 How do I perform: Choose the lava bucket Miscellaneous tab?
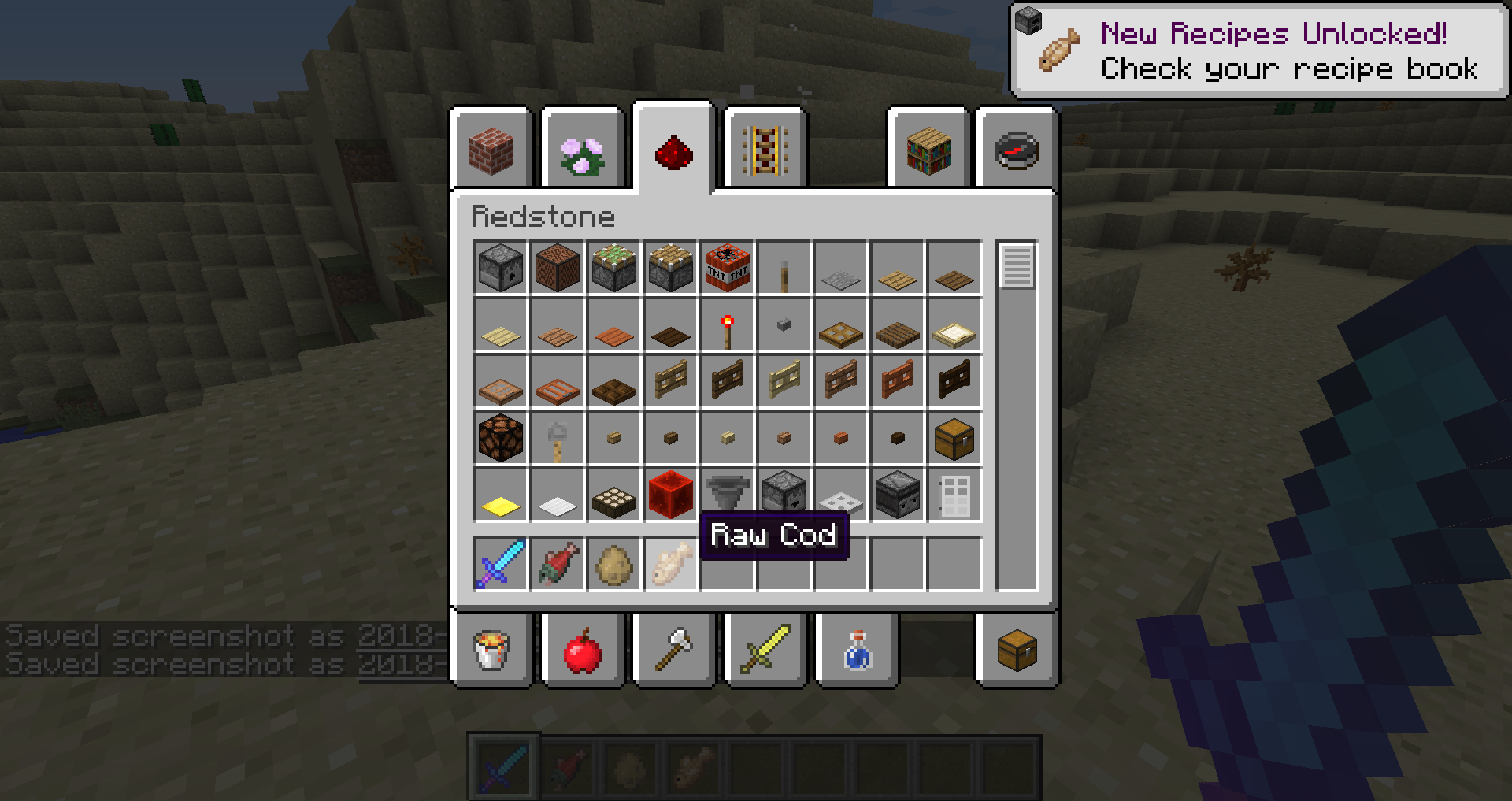coord(491,651)
